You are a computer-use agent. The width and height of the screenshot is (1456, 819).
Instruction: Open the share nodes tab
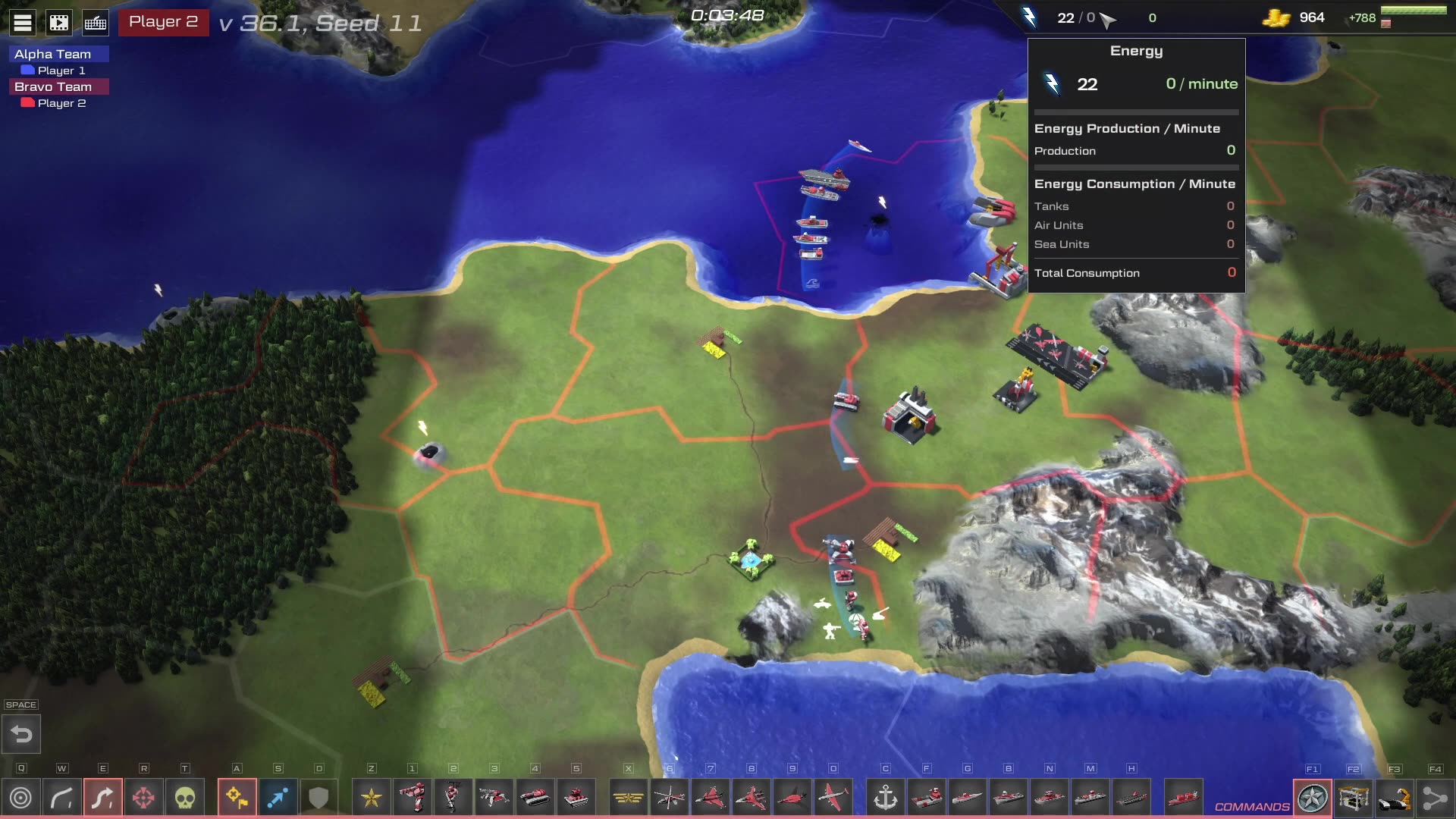(x=1435, y=798)
